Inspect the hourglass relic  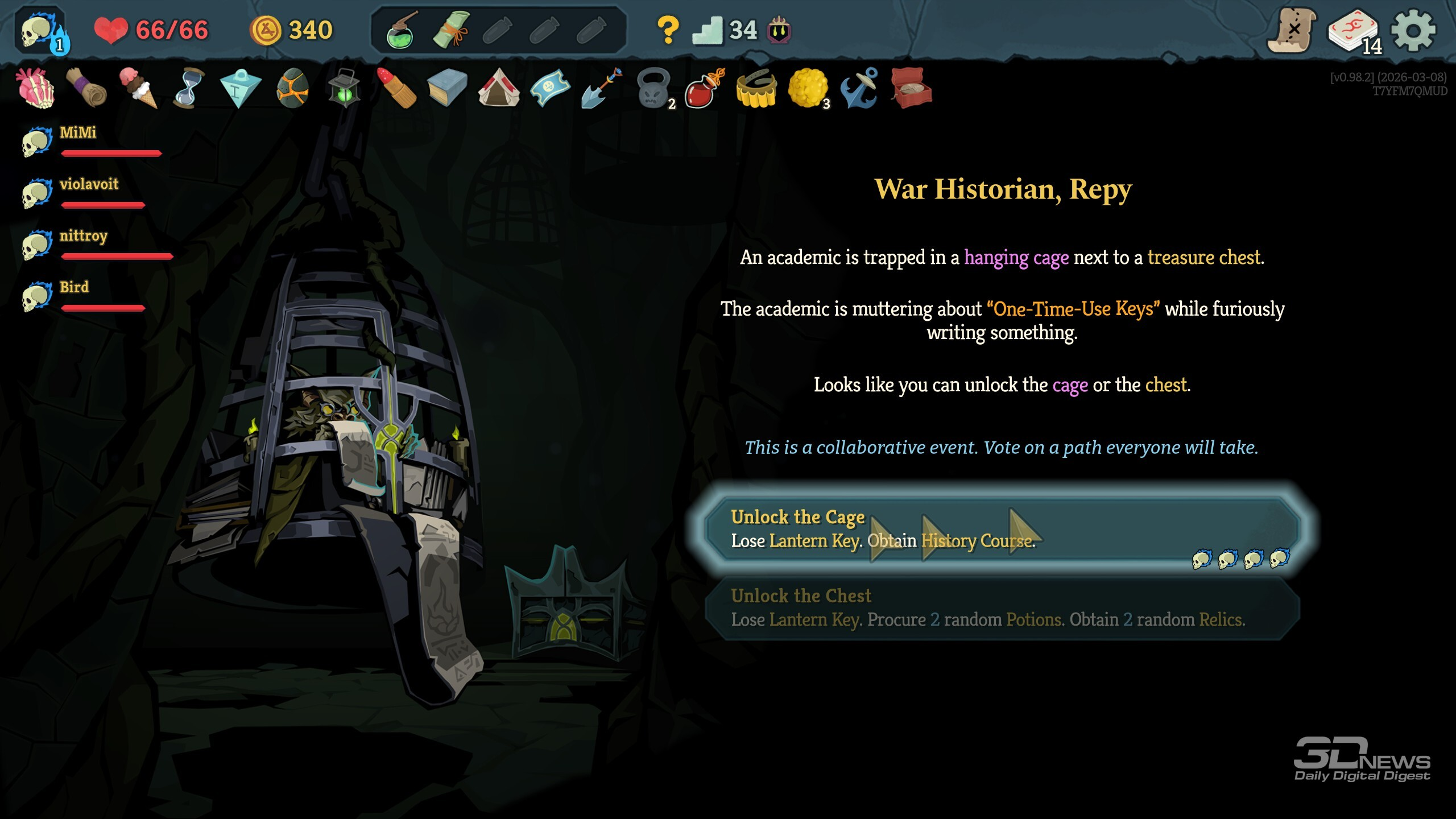189,88
